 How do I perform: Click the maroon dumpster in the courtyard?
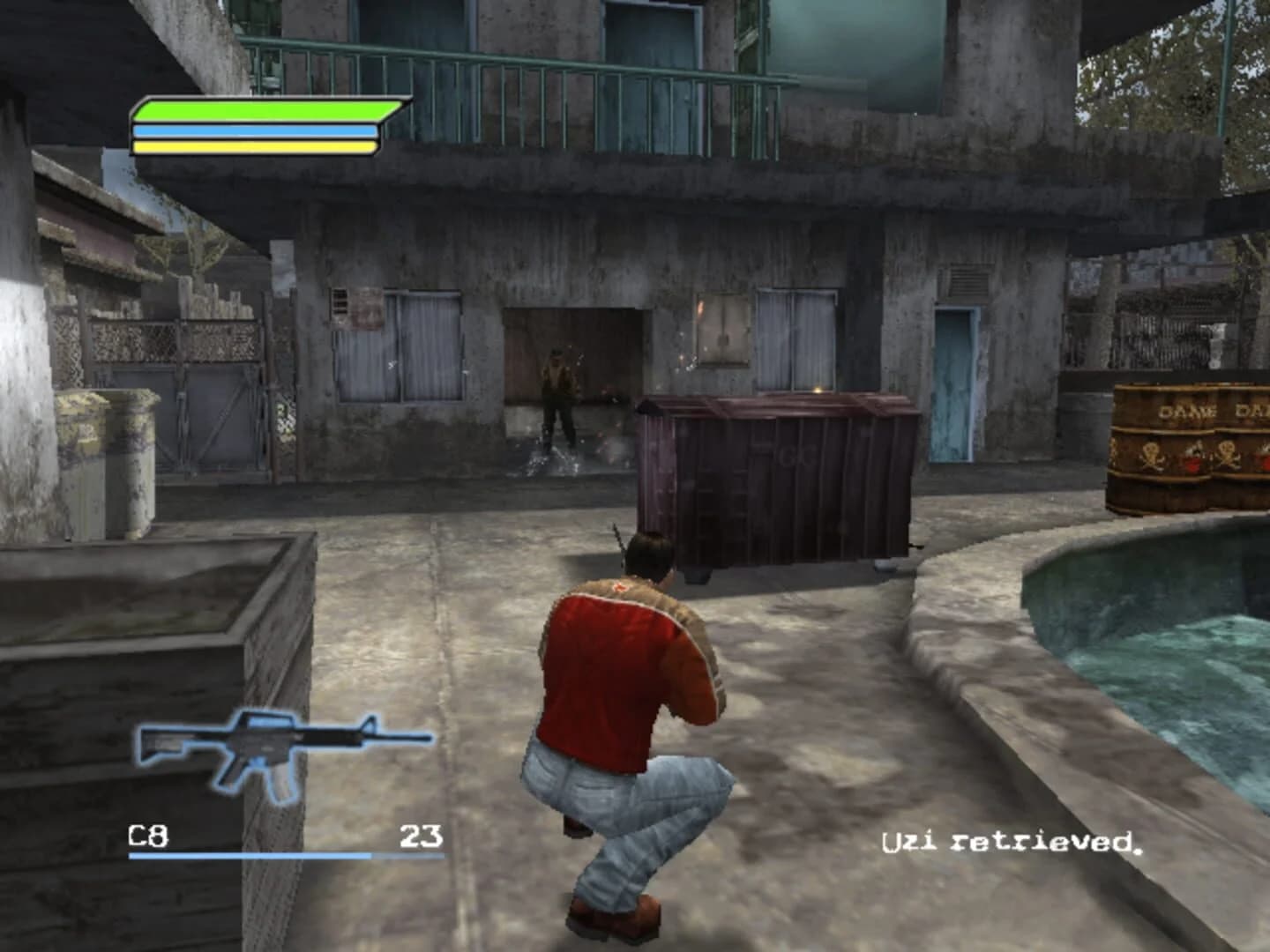[776, 485]
